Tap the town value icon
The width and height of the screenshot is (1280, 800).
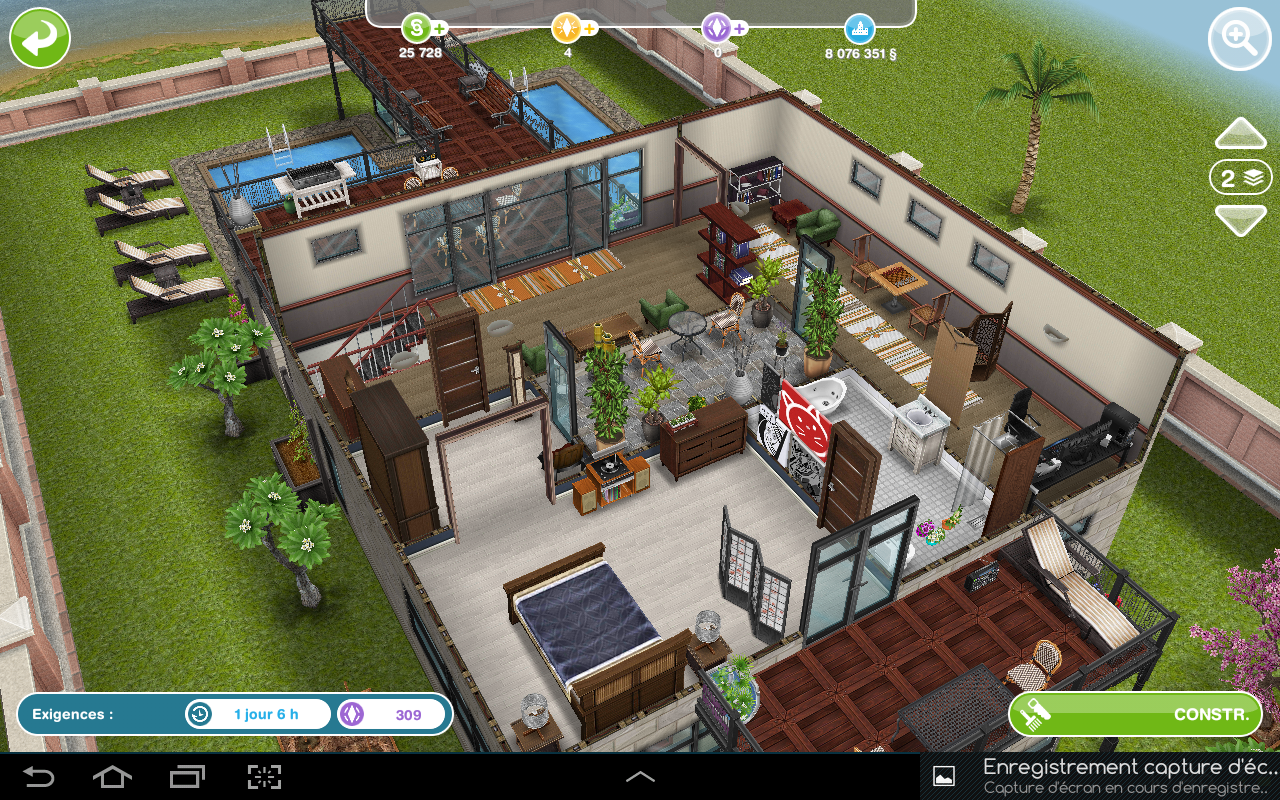coord(860,28)
